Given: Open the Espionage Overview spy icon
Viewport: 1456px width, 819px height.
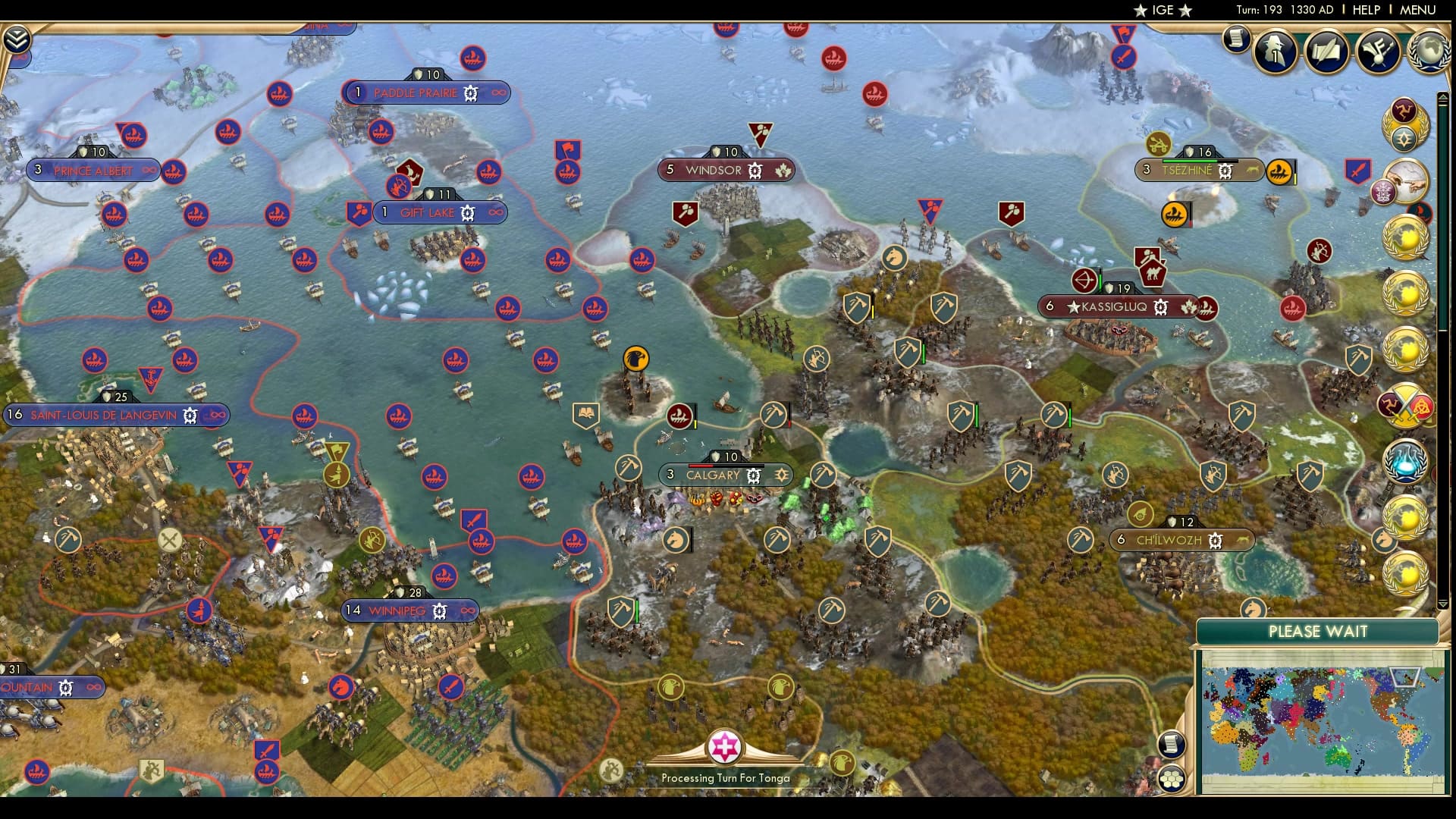Looking at the screenshot, I should pyautogui.click(x=1274, y=51).
